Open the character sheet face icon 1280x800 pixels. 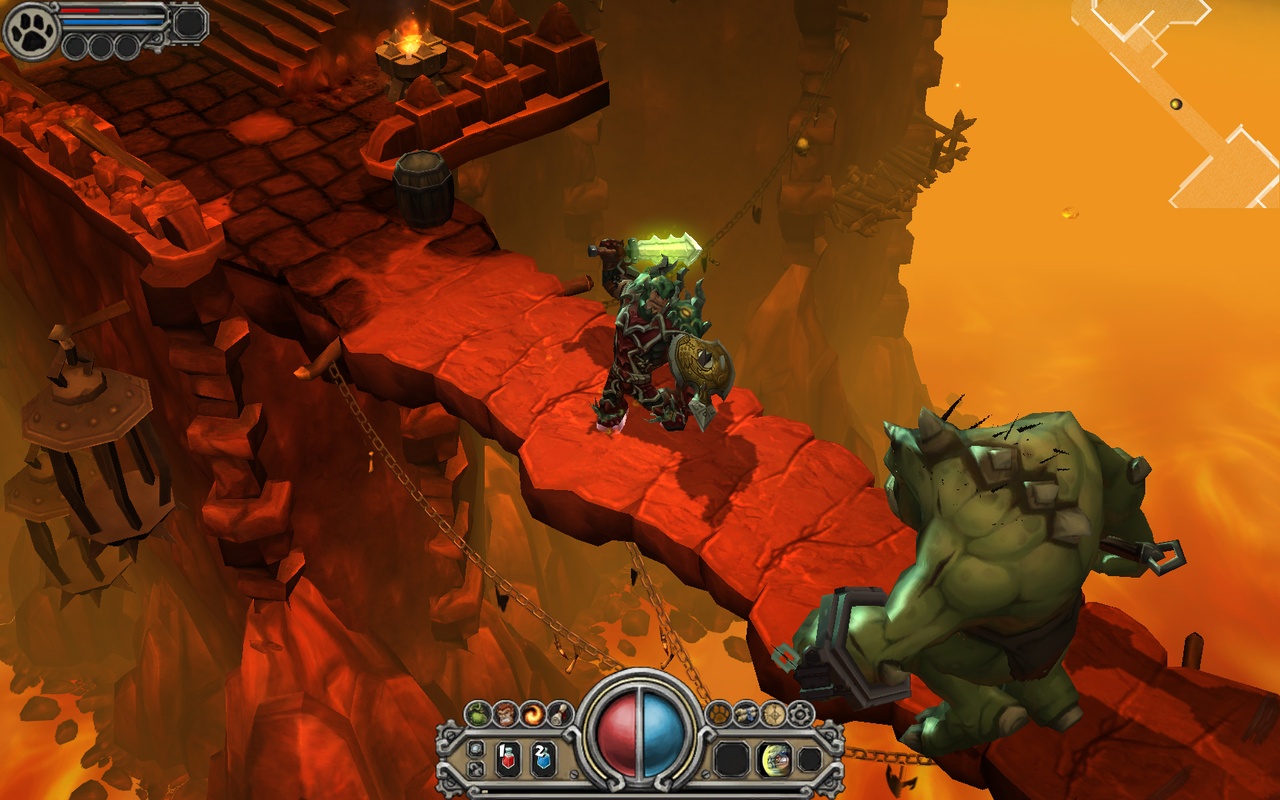[506, 713]
